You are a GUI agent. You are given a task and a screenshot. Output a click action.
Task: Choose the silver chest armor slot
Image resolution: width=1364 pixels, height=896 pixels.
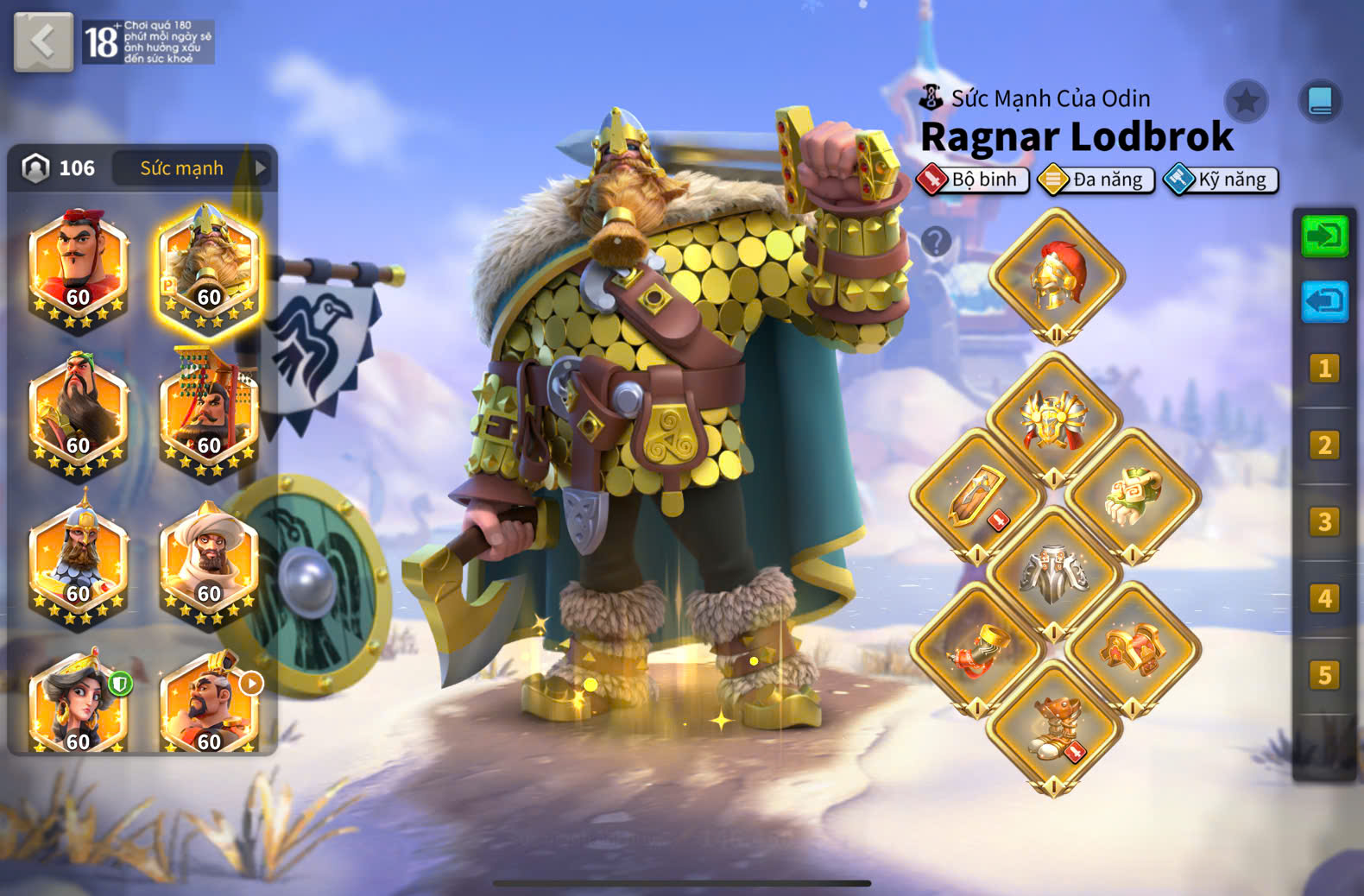(x=1053, y=572)
